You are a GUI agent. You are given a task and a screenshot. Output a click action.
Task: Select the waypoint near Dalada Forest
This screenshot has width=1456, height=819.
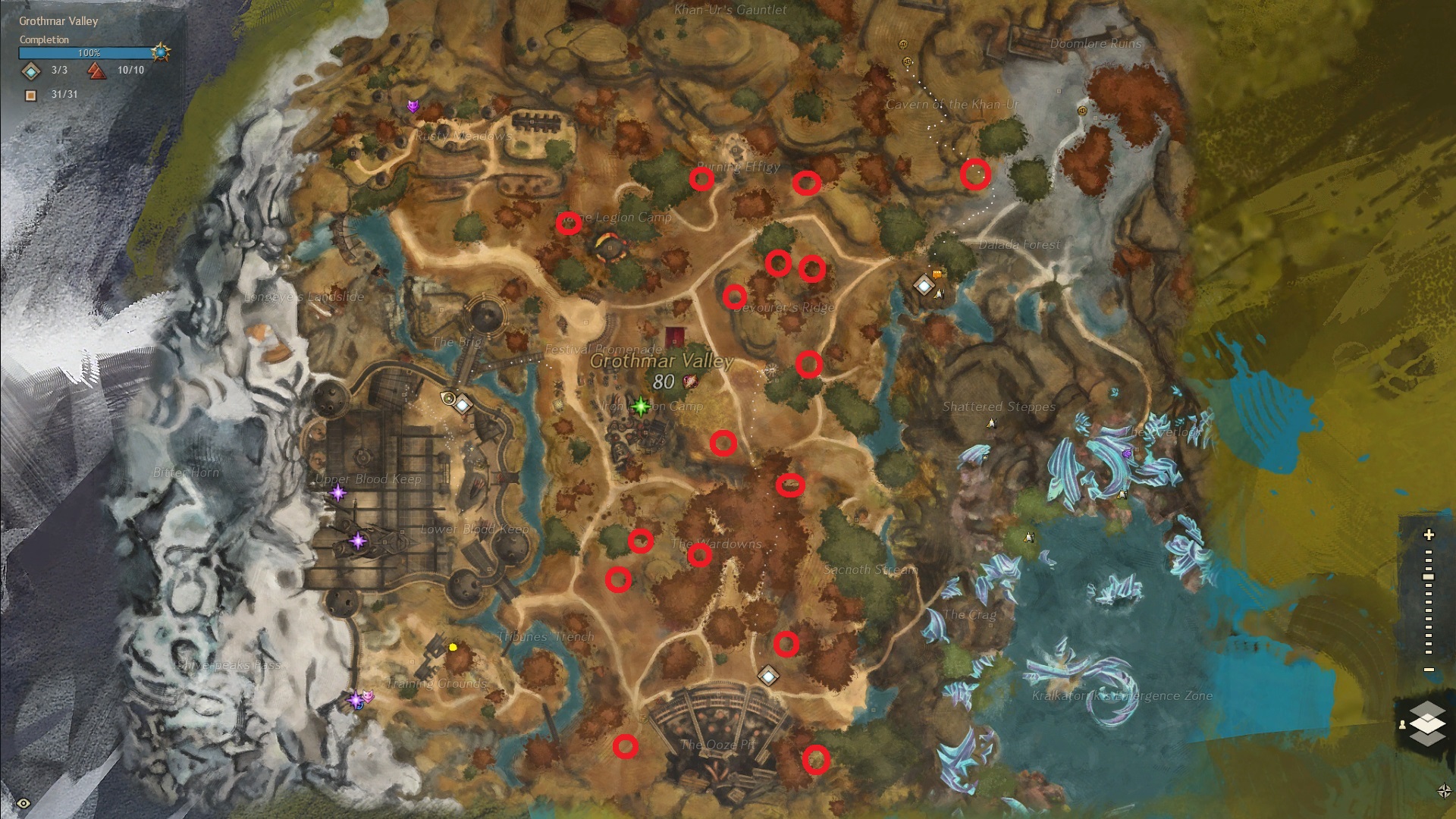pyautogui.click(x=923, y=286)
